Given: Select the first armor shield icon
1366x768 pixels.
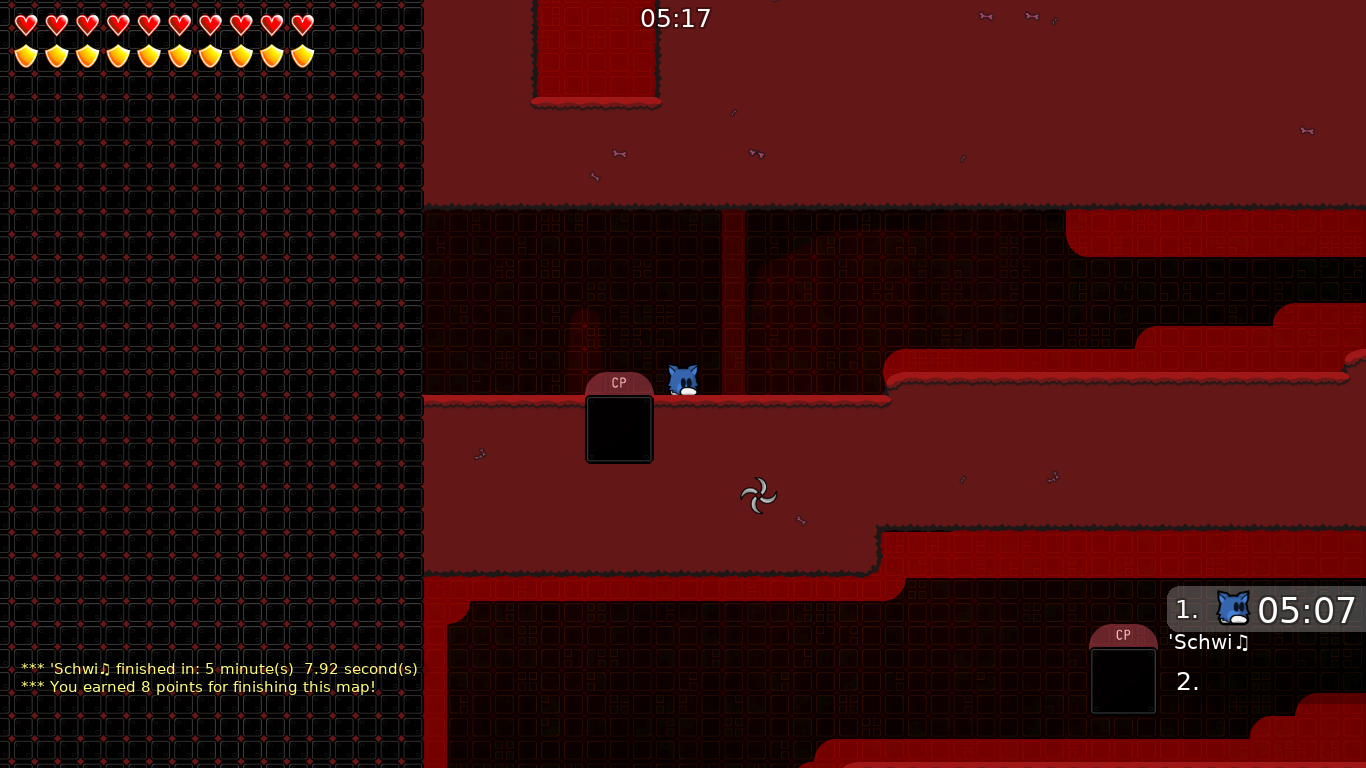Looking at the screenshot, I should (x=25, y=55).
